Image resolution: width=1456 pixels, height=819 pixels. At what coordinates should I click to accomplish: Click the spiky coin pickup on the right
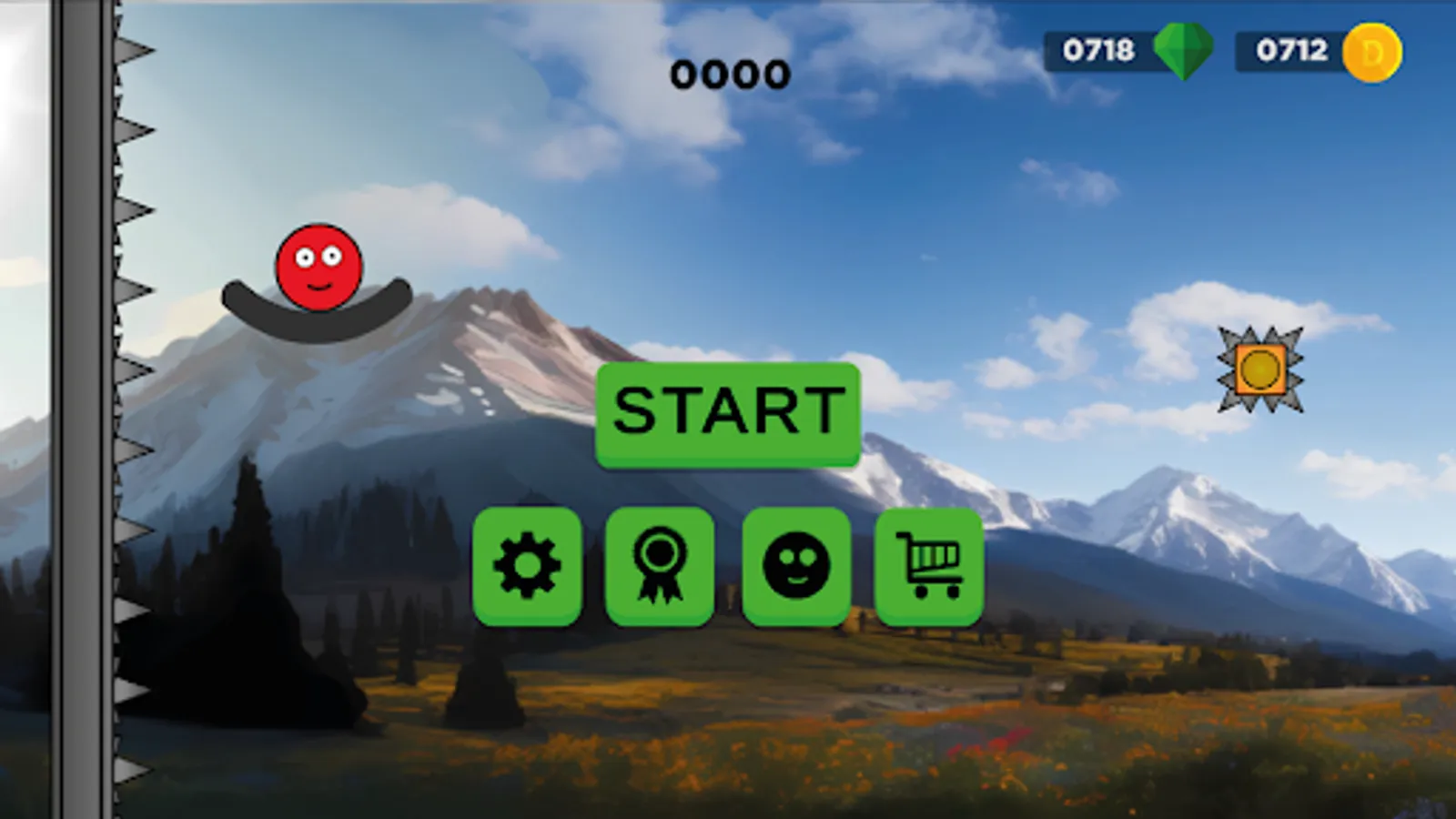tap(1262, 369)
